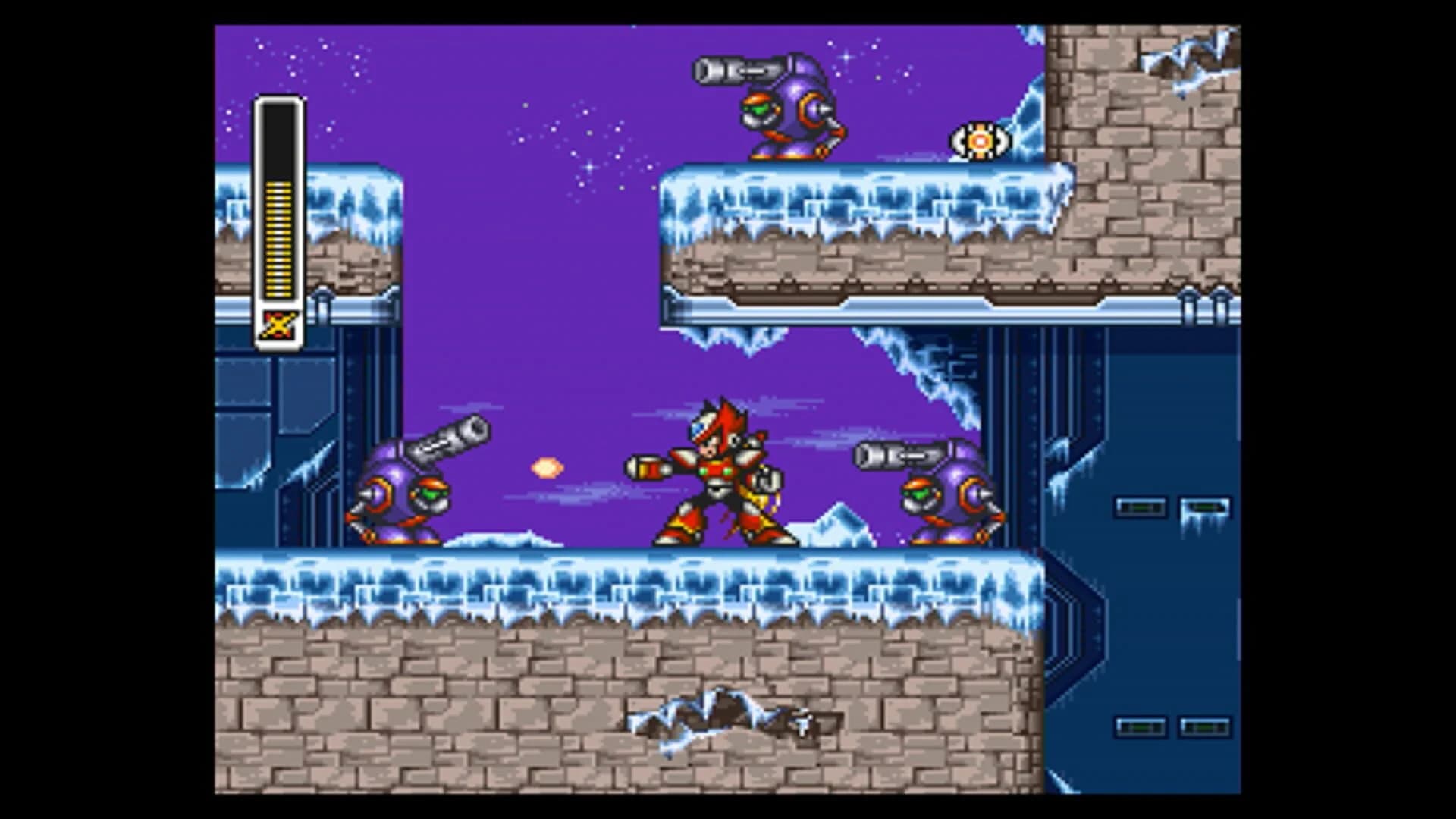Select the spinning orb item near the top platform

[x=979, y=140]
